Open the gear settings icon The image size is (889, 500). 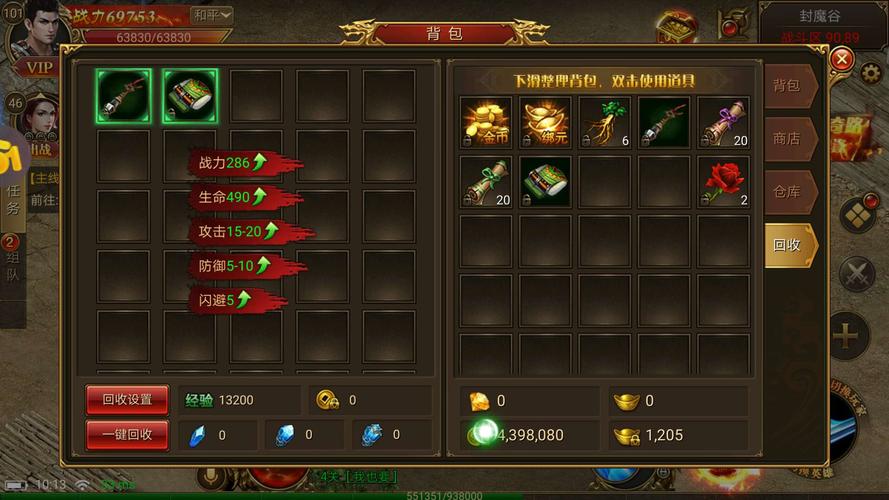click(x=871, y=72)
